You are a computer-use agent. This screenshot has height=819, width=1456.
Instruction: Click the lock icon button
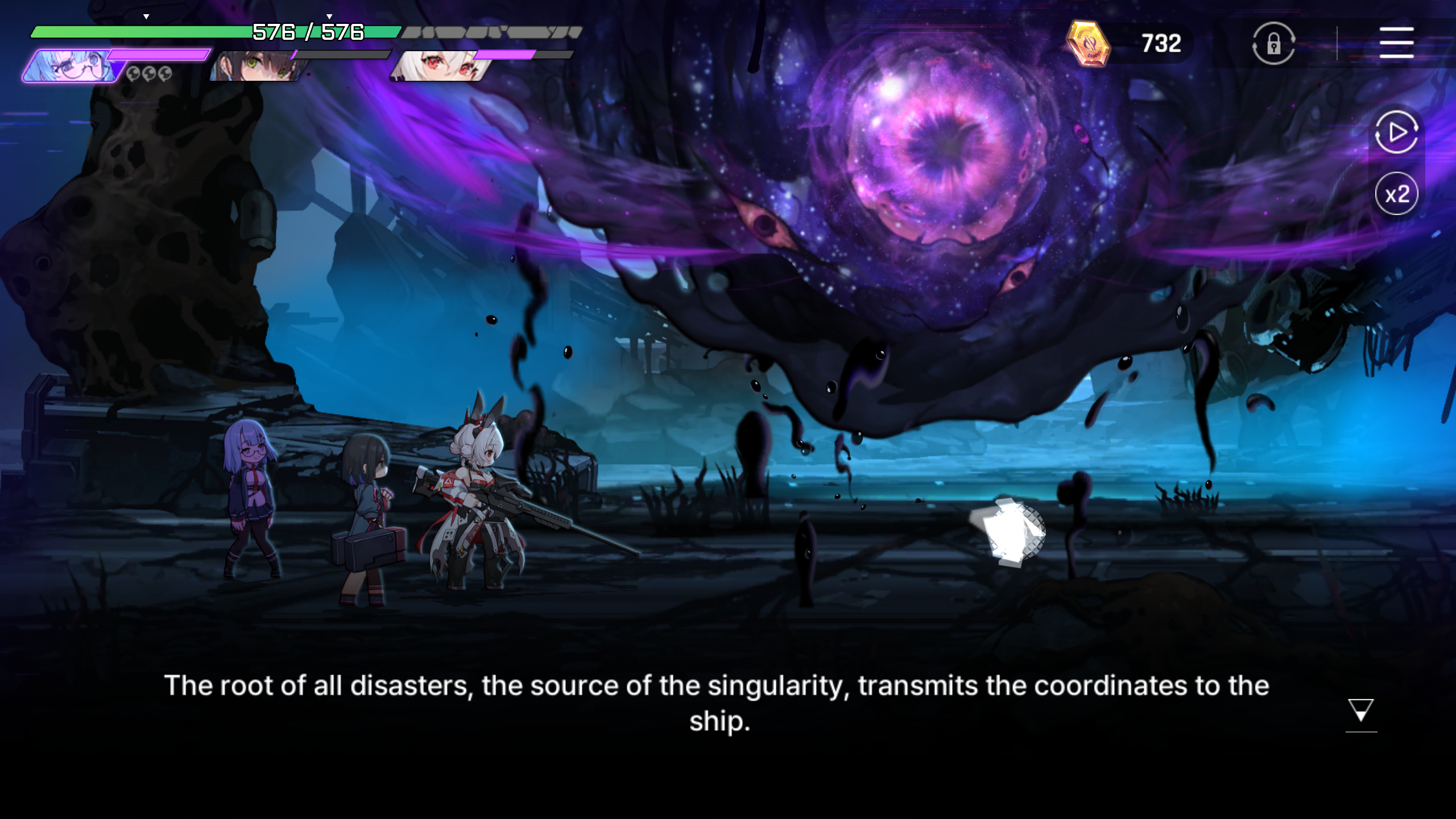[1273, 43]
